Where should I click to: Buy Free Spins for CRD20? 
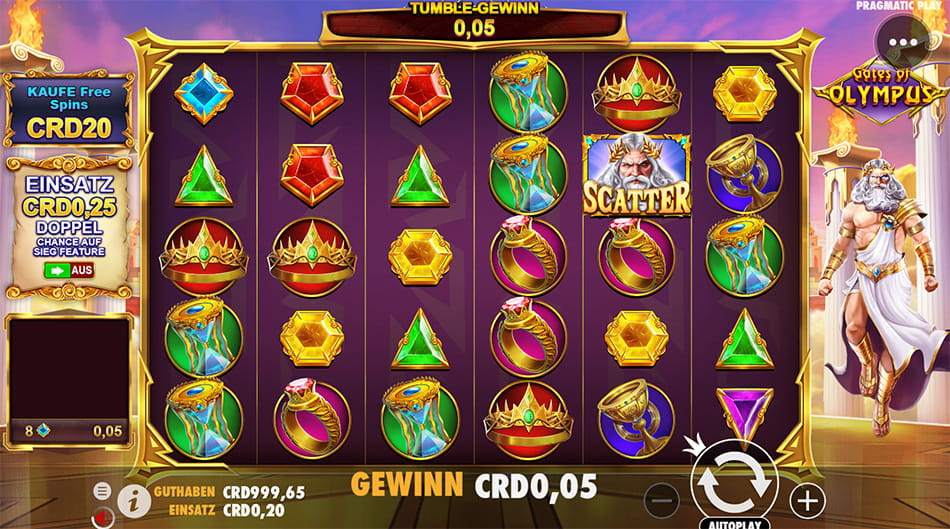[68, 111]
